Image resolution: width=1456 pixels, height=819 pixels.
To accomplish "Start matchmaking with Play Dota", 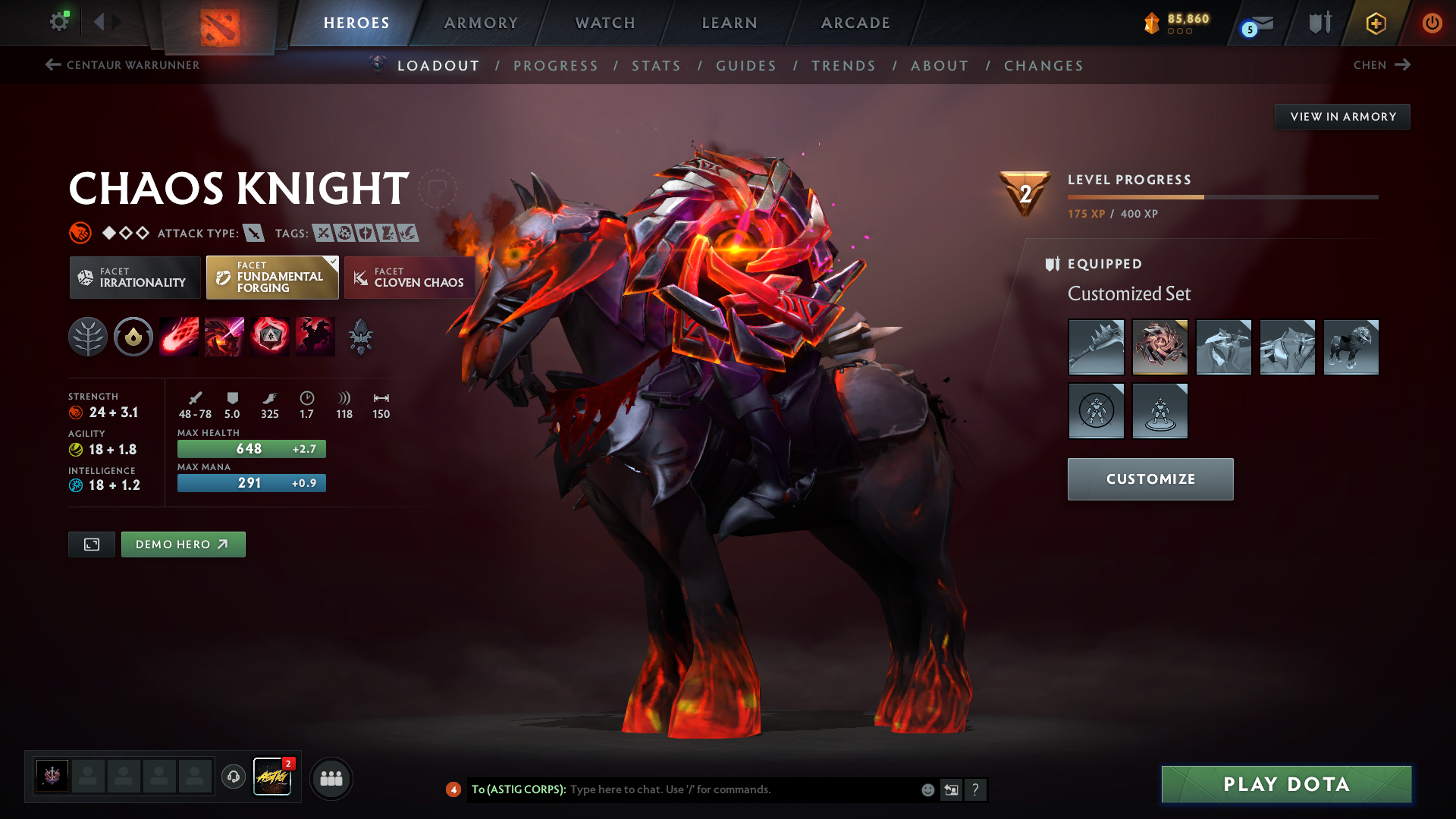I will click(x=1286, y=784).
